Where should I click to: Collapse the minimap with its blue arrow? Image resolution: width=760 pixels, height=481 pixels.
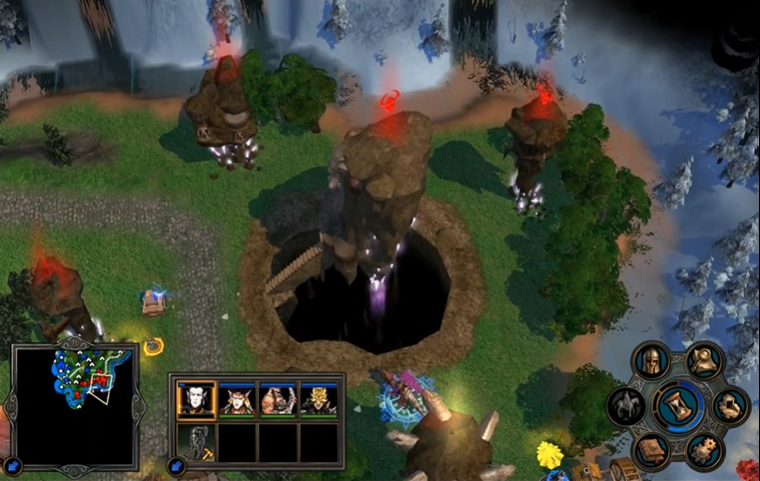pyautogui.click(x=14, y=465)
